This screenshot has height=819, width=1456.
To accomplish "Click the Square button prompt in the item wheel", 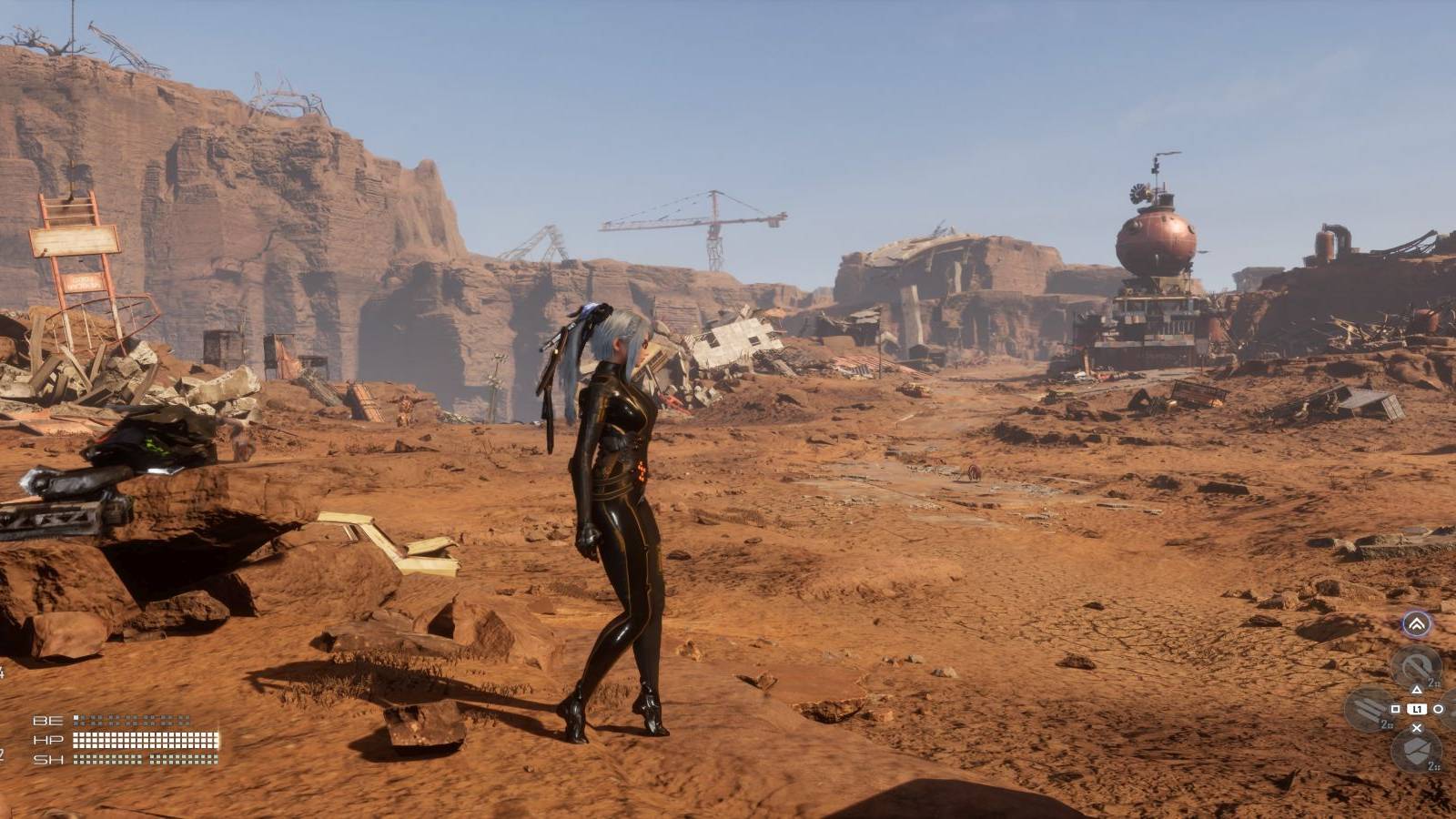I will [1396, 710].
